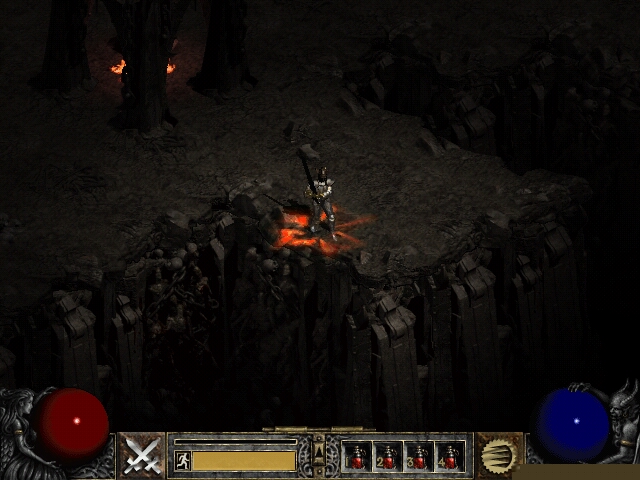Toggle the run/walk button
The height and width of the screenshot is (480, 640).
(182, 460)
